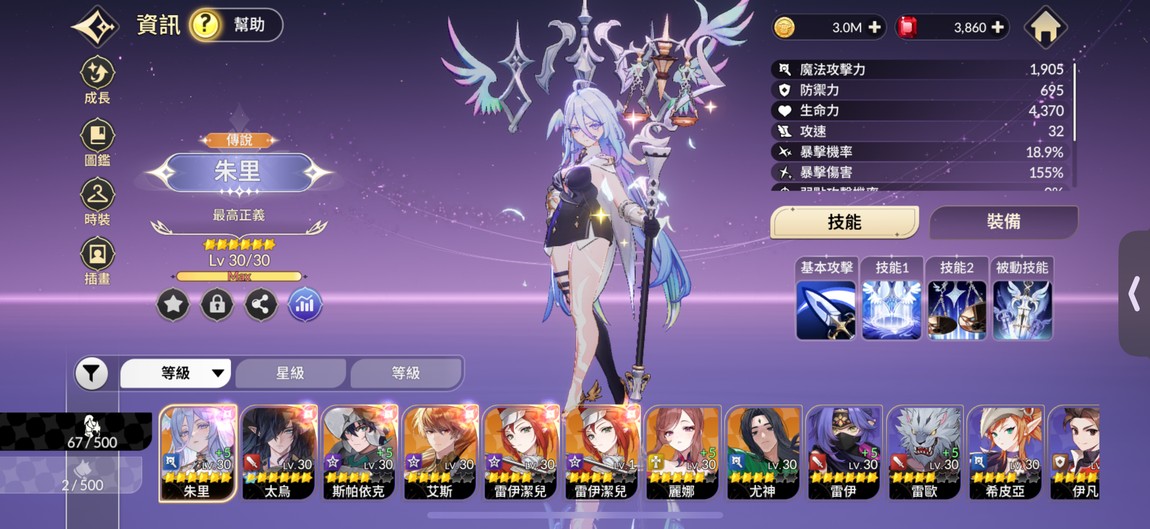Open the 時裝 costume menu
Viewport: 1150px width, 529px height.
pyautogui.click(x=97, y=201)
